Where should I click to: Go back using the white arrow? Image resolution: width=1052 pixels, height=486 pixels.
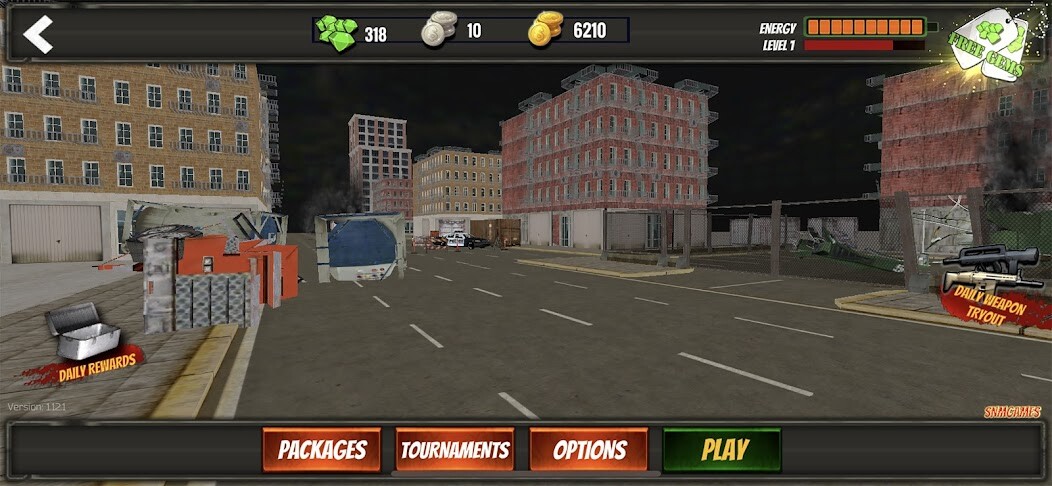pos(37,34)
